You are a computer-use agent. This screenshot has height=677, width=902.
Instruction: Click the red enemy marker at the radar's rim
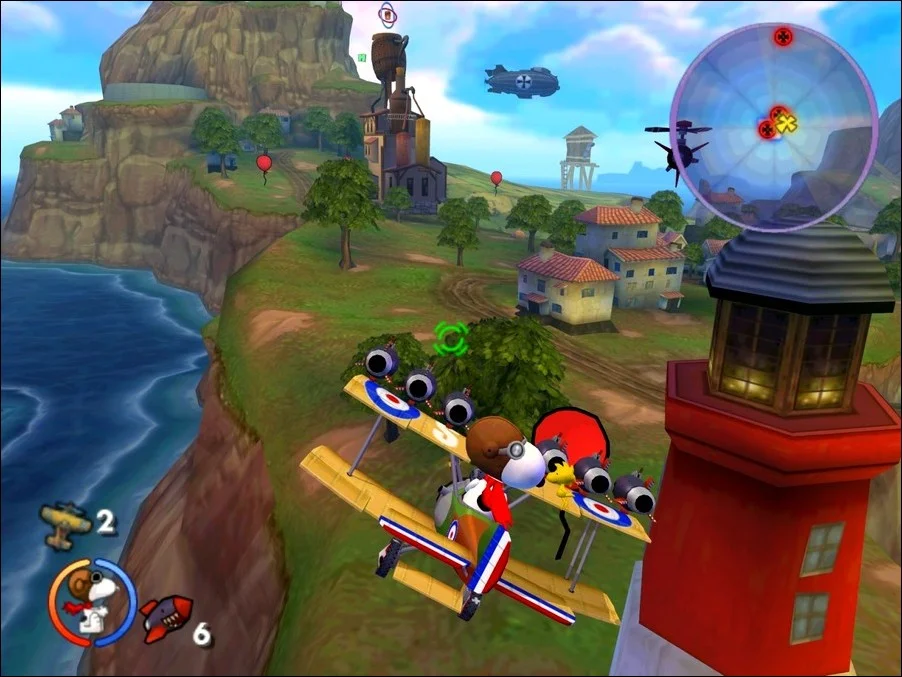(x=783, y=37)
